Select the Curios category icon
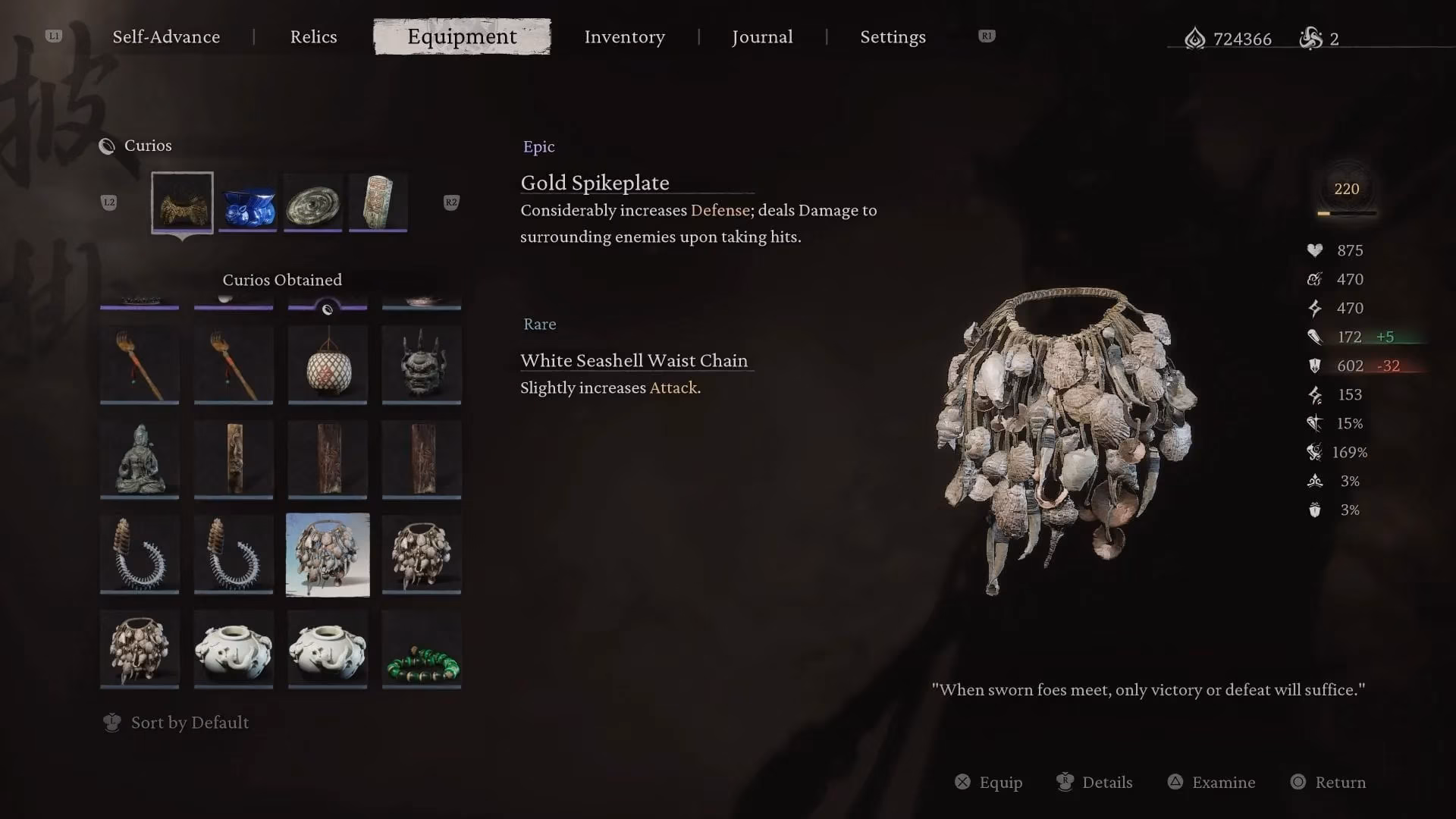 pyautogui.click(x=105, y=146)
